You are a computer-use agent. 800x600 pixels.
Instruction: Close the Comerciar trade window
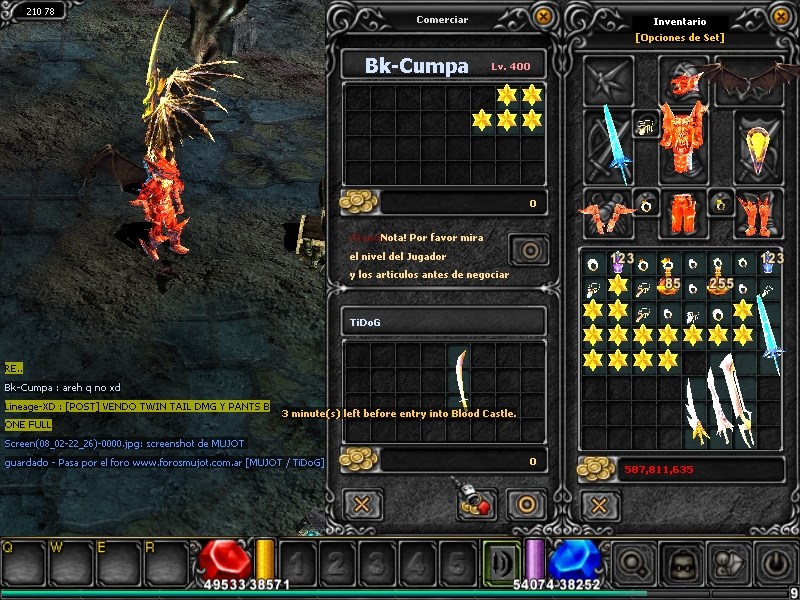click(x=543, y=17)
